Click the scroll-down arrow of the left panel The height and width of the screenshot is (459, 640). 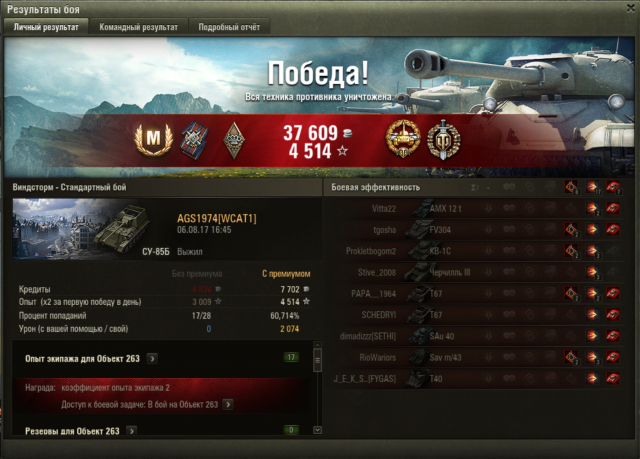[x=317, y=431]
